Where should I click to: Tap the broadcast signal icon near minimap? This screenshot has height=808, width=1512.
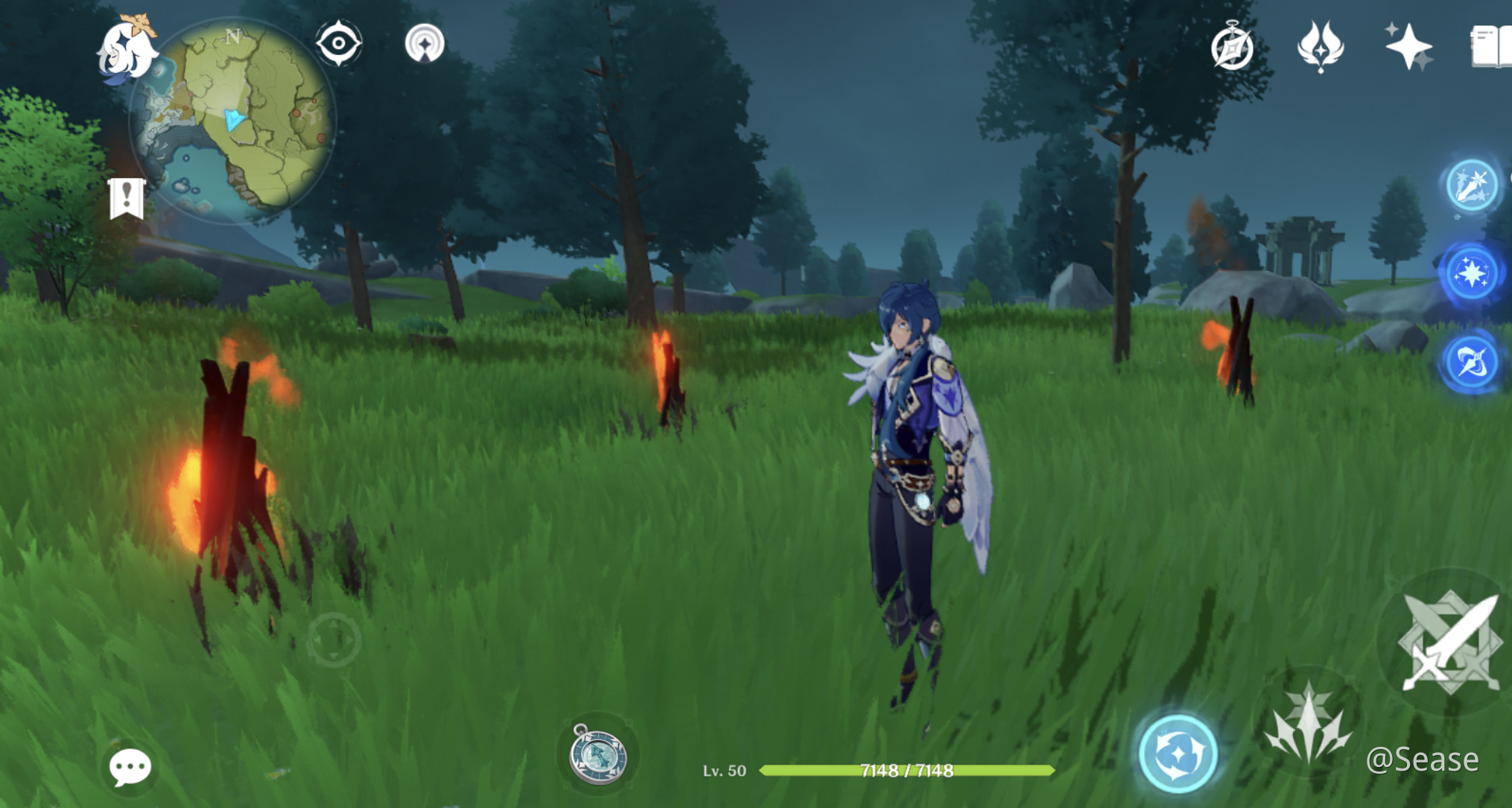[x=425, y=42]
